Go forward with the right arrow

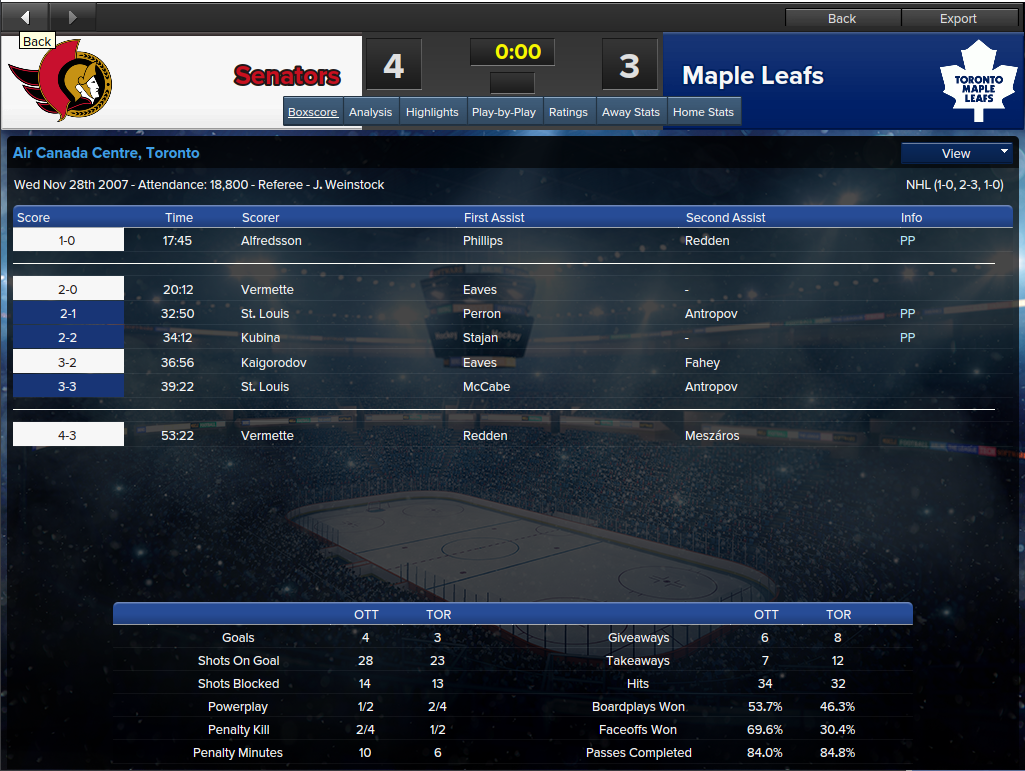click(x=71, y=16)
